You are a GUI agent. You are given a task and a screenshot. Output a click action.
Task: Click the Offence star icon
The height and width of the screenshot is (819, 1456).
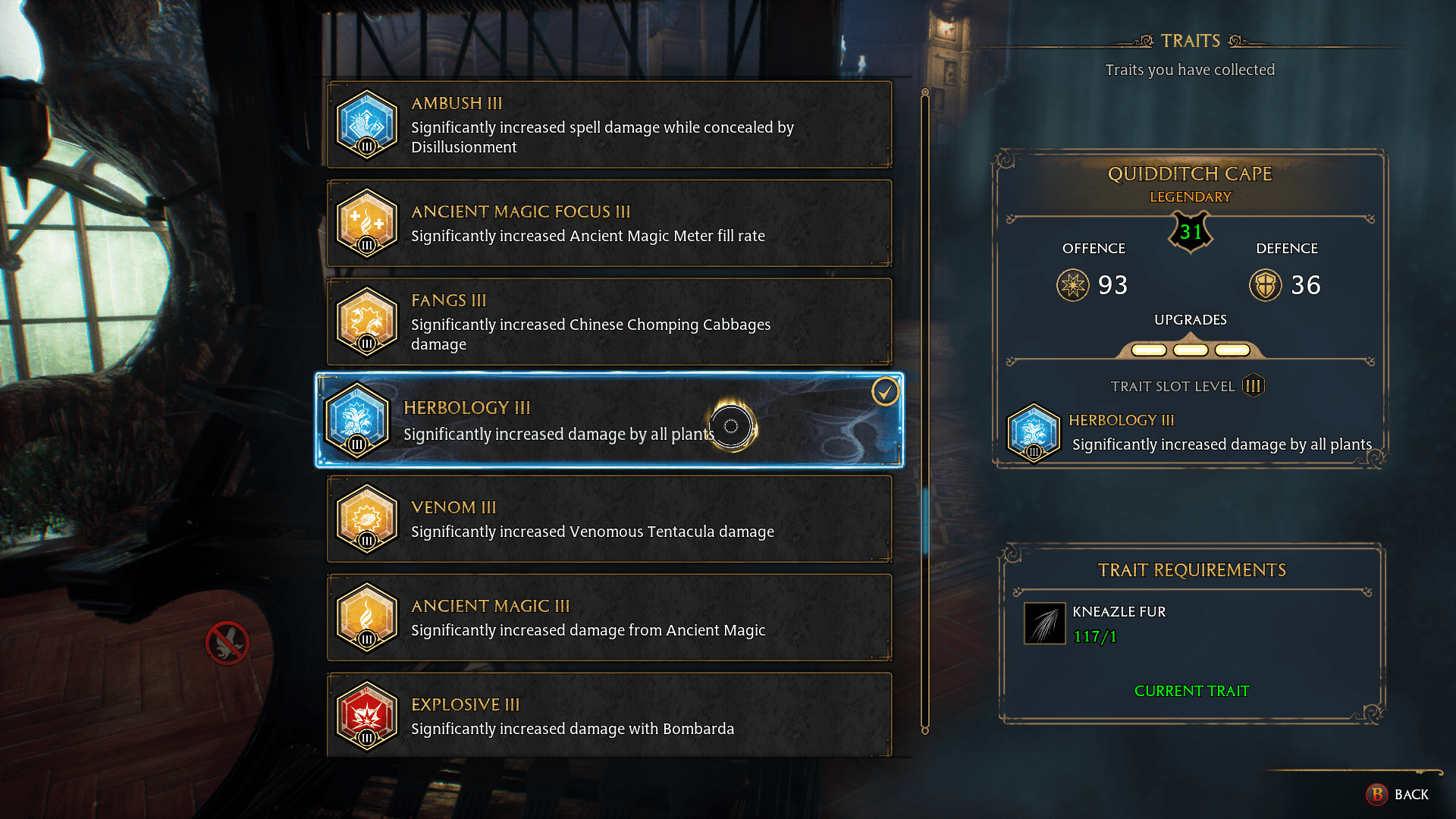1074,286
